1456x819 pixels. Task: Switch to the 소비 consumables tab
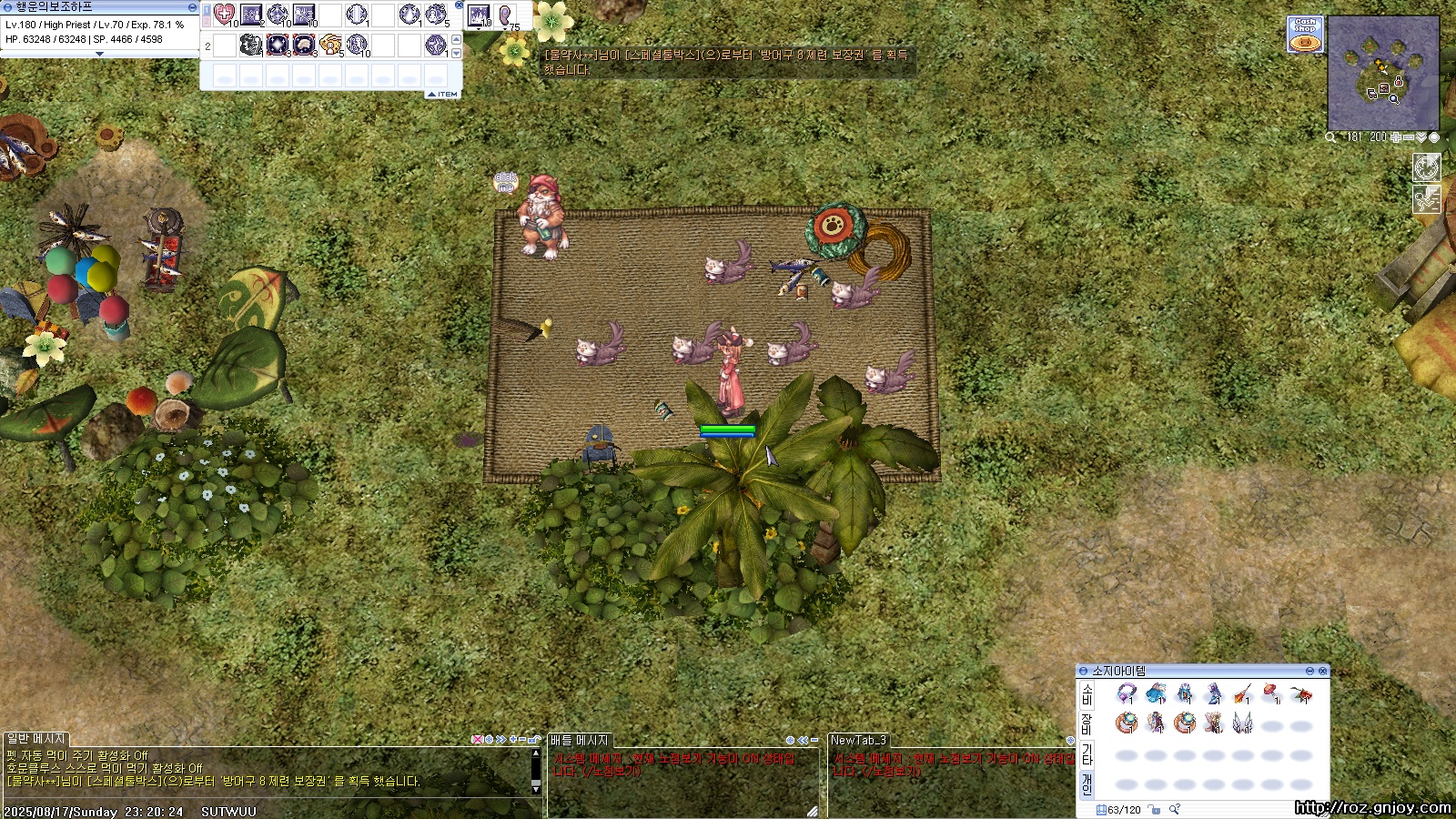(x=1087, y=695)
